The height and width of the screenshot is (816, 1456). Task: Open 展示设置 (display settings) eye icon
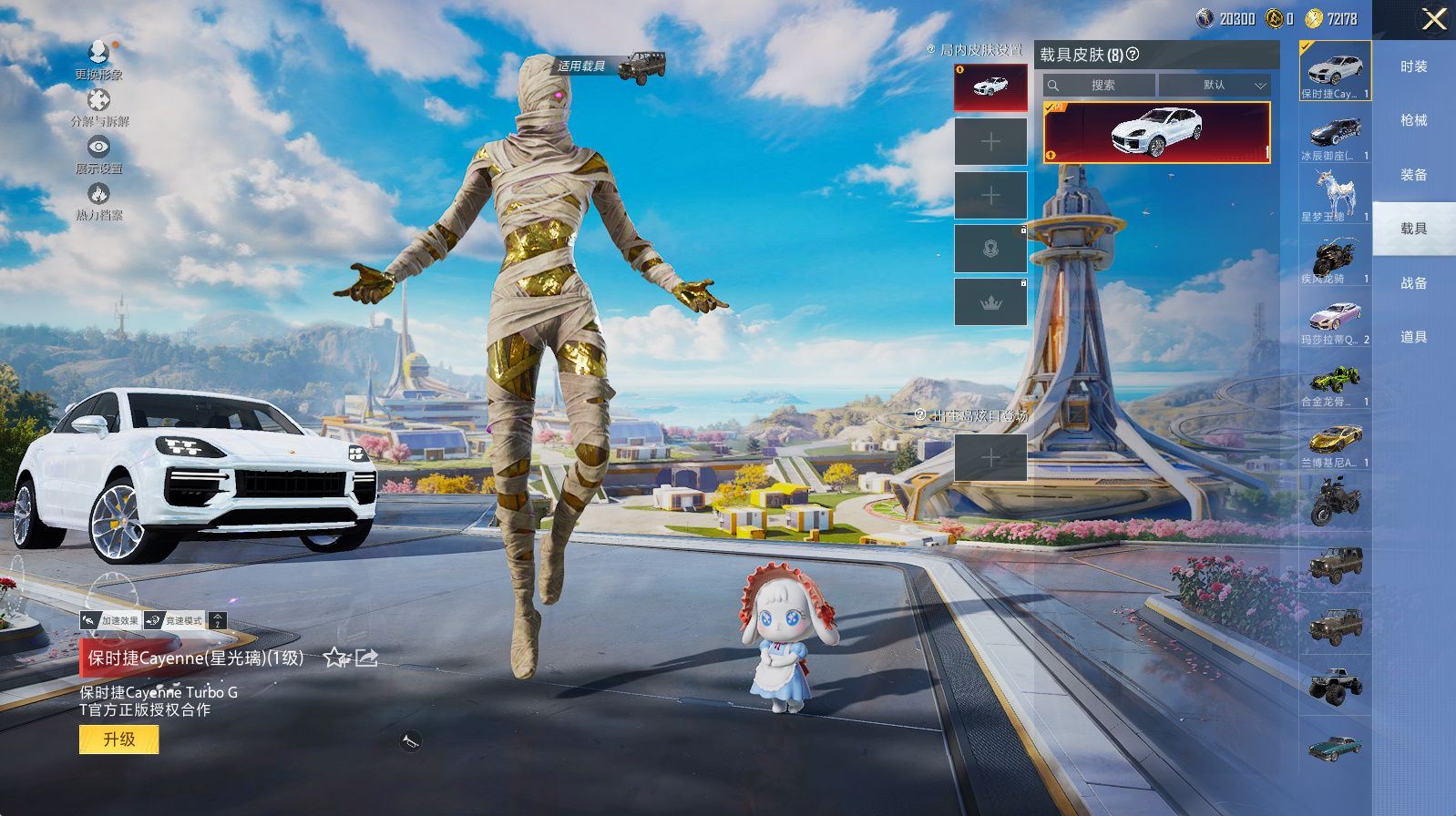click(98, 153)
